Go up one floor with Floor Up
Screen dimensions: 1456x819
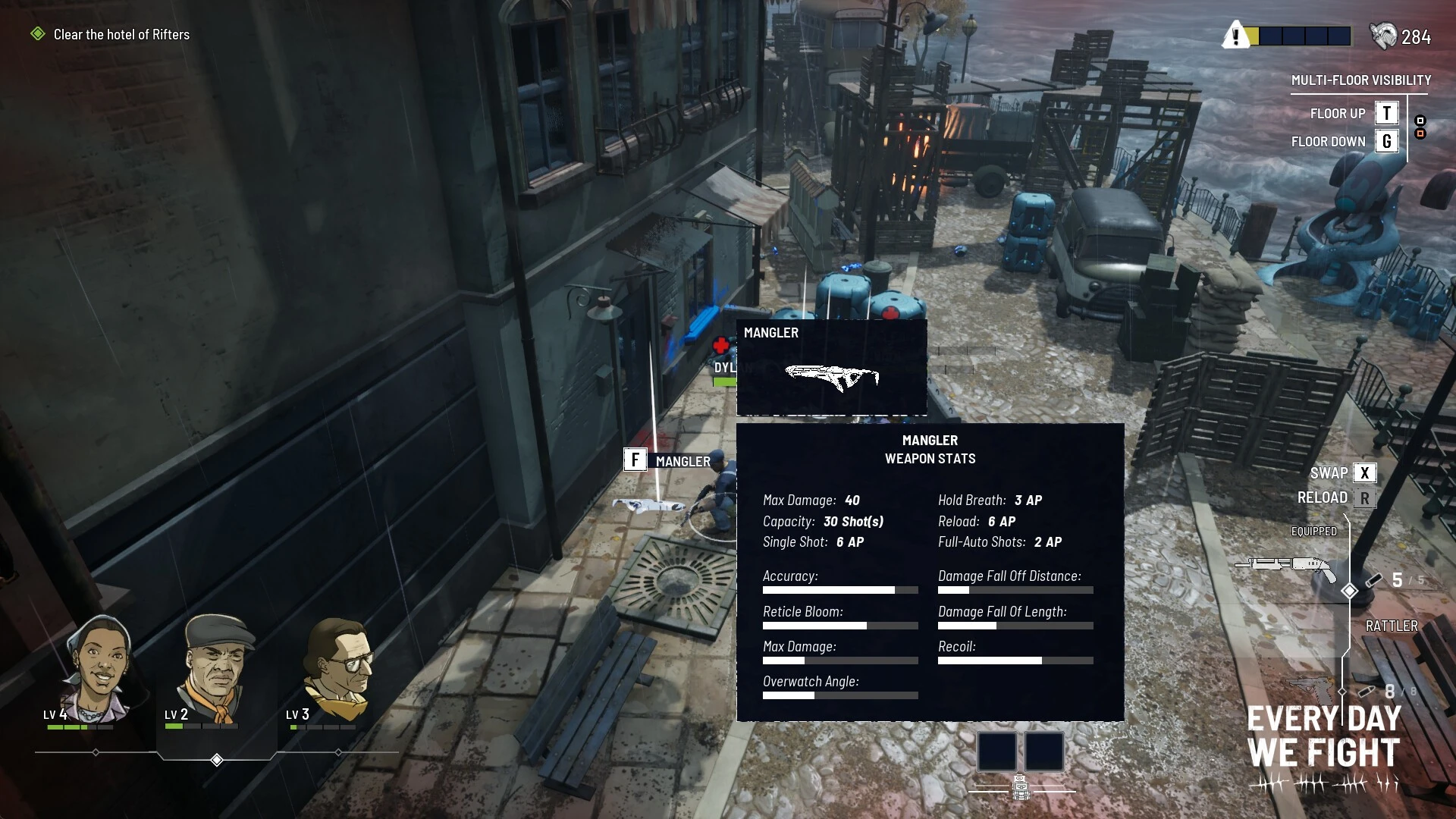(1386, 113)
